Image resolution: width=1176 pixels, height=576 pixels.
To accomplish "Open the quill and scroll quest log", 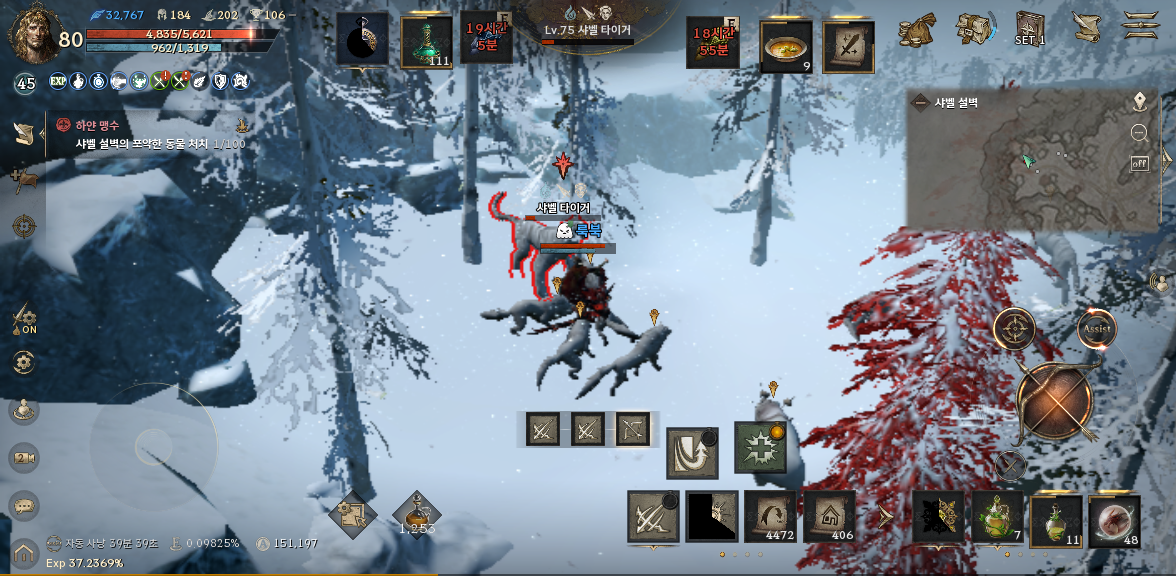I will pyautogui.click(x=1085, y=27).
